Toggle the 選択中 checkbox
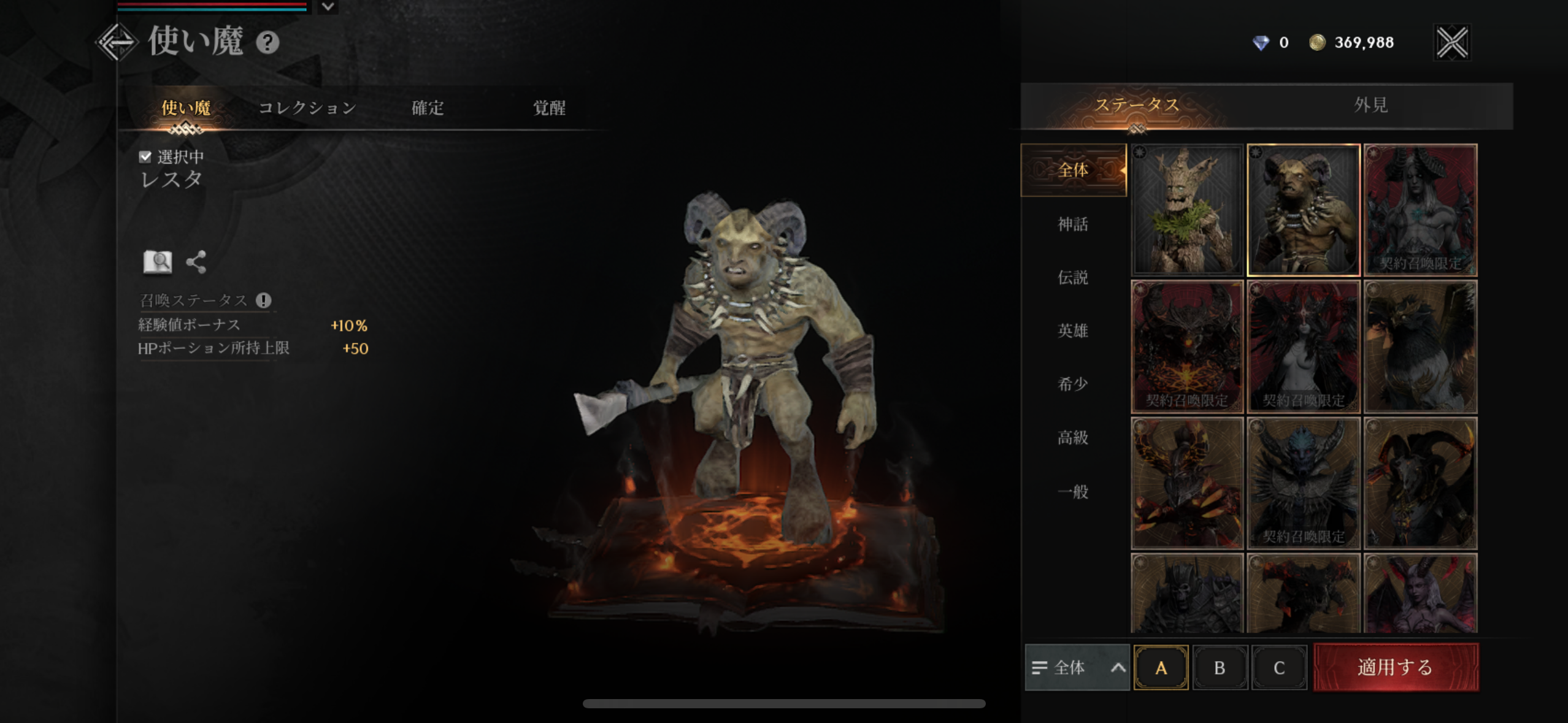The width and height of the screenshot is (1568, 723). point(145,157)
